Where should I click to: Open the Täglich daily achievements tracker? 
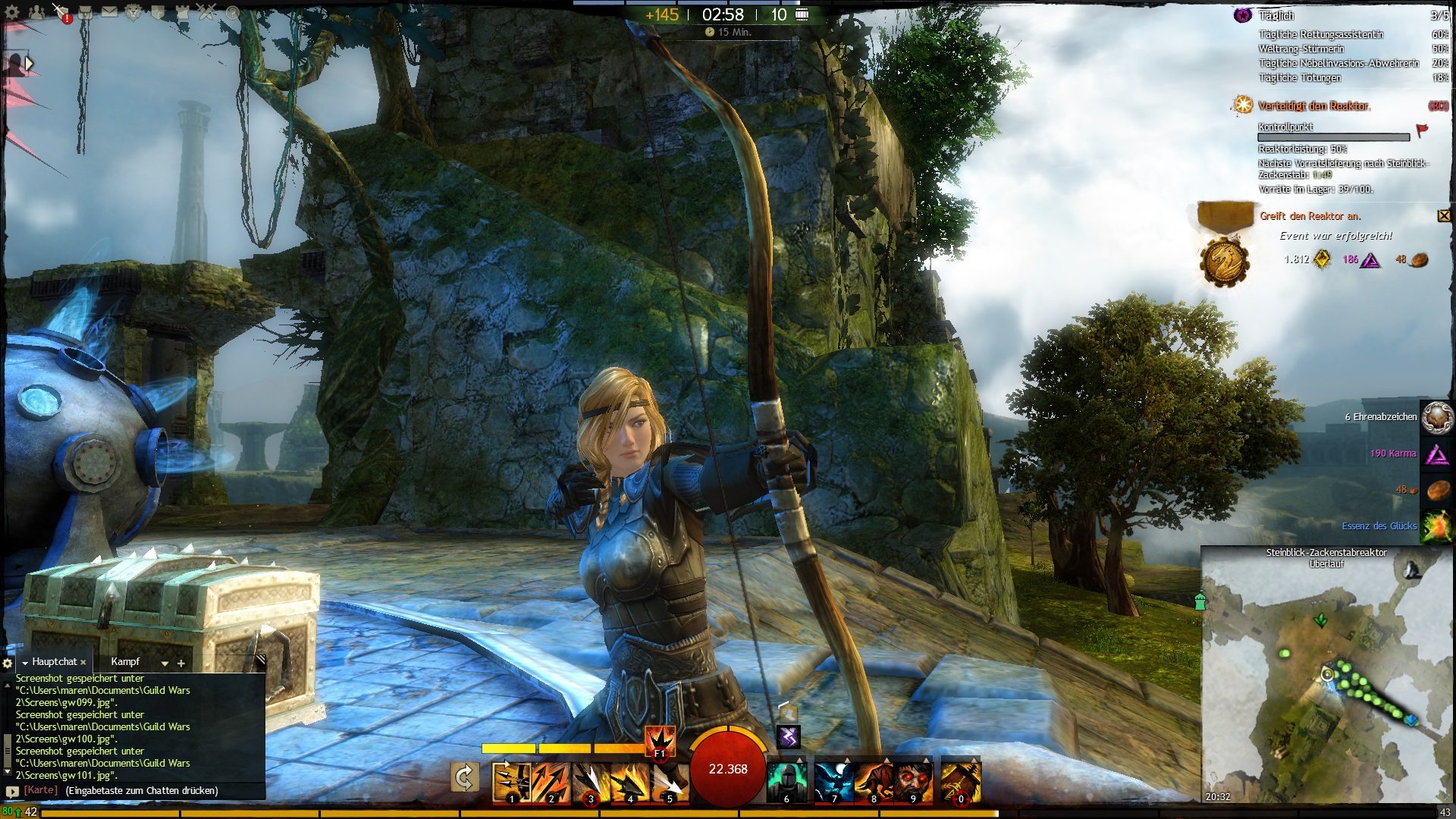1276,16
